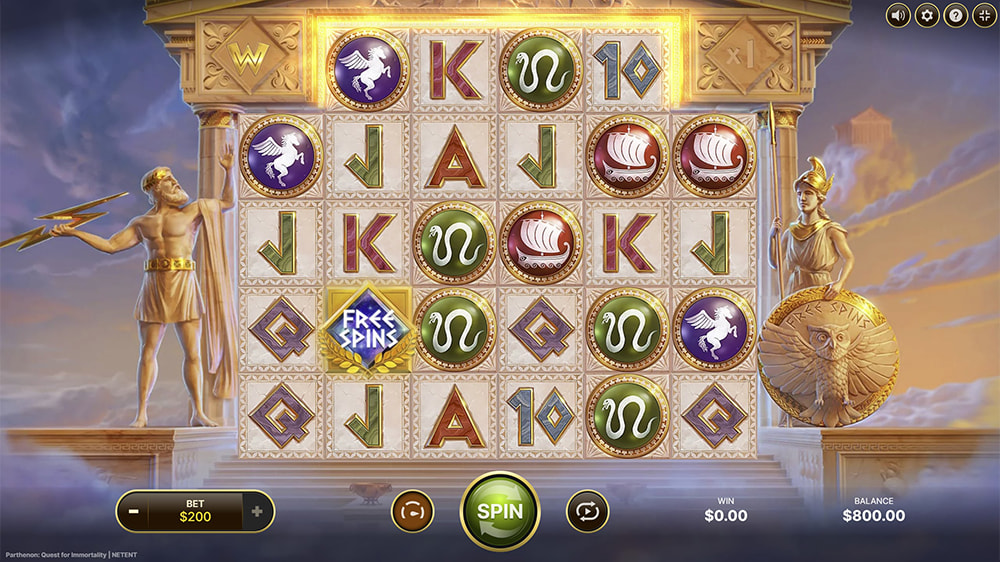Start autoplay with the looping arrows button
The image size is (1000, 562).
pyautogui.click(x=587, y=511)
